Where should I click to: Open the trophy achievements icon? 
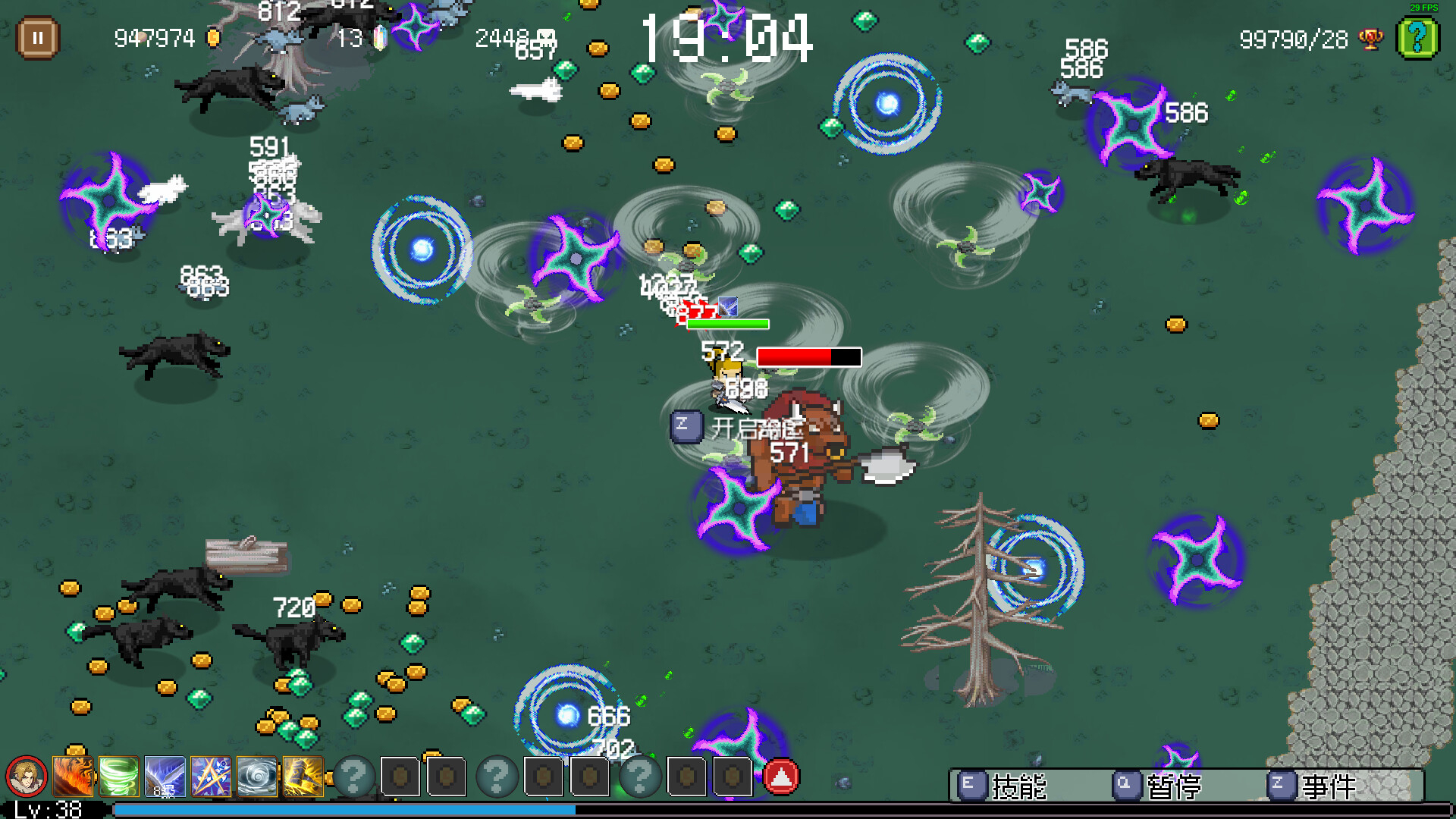[1370, 39]
